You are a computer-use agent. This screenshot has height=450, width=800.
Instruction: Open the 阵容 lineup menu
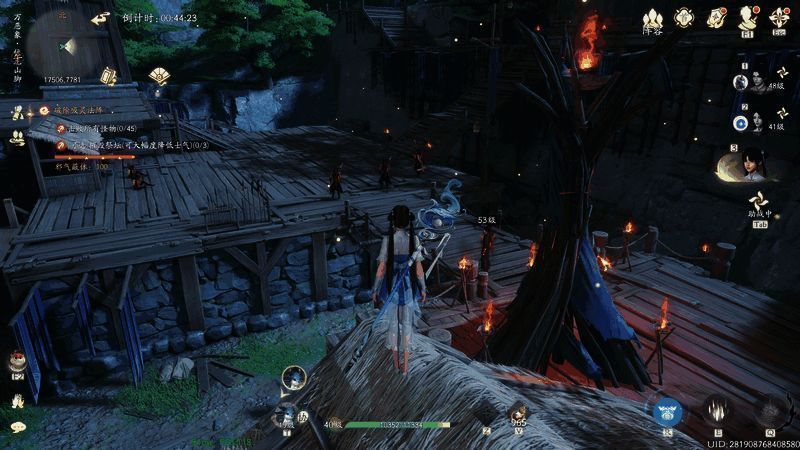(x=652, y=19)
